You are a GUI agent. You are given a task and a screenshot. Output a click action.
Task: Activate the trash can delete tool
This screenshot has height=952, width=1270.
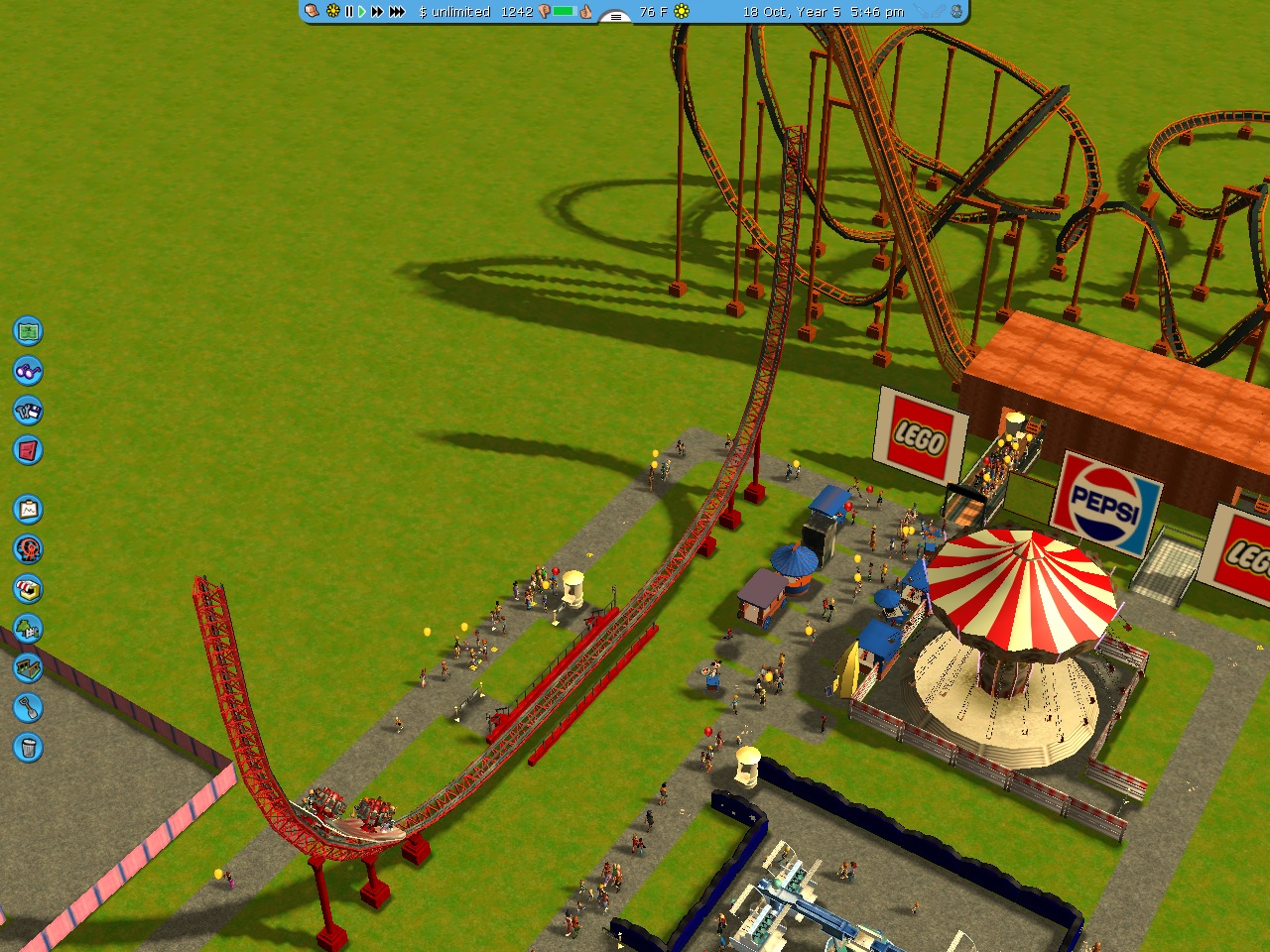[28, 748]
